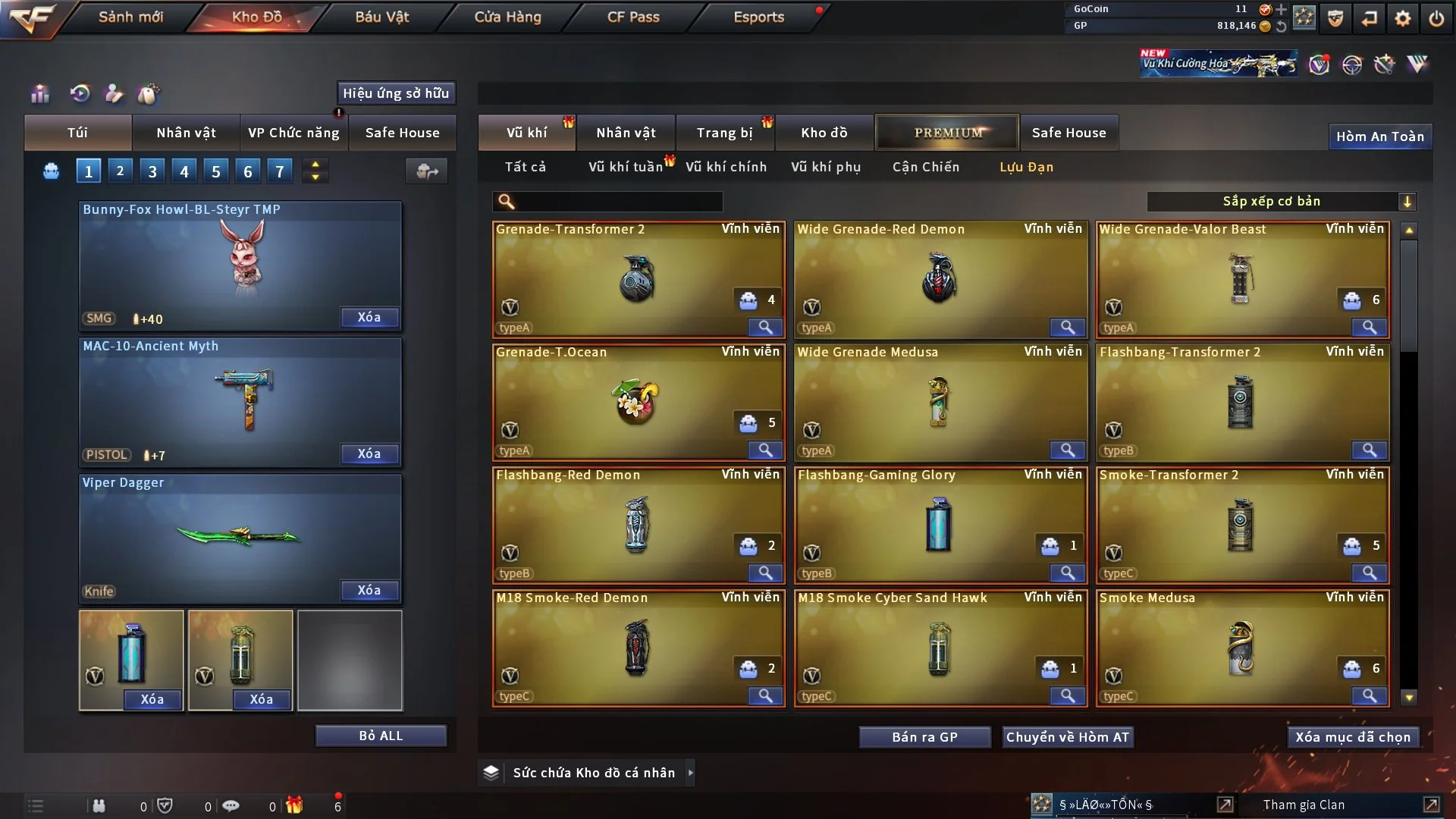Viewport: 1456px width, 819px height.
Task: Go to the CF Pass page
Action: pos(633,17)
